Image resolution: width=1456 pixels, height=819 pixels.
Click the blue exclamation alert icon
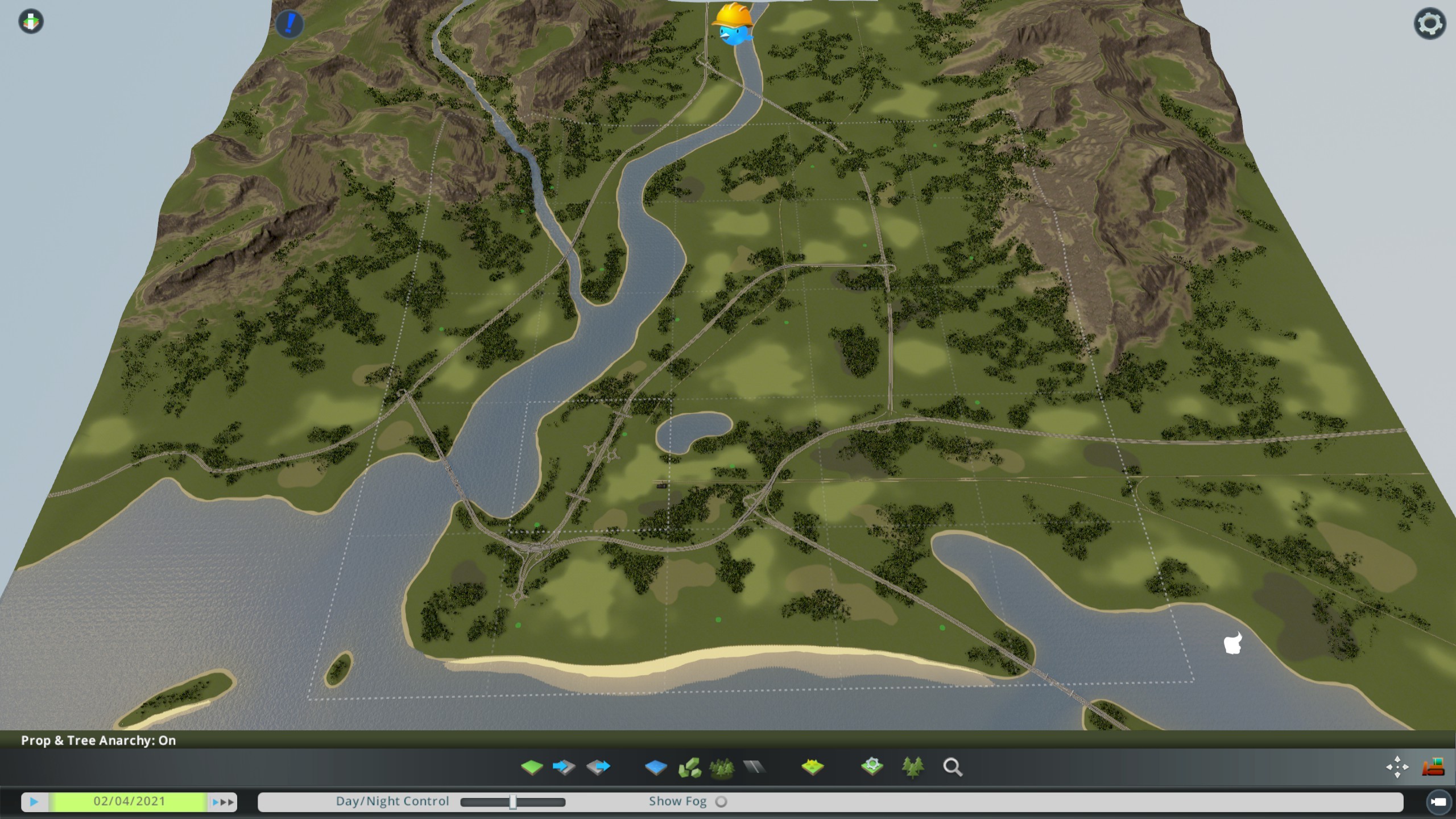click(290, 24)
